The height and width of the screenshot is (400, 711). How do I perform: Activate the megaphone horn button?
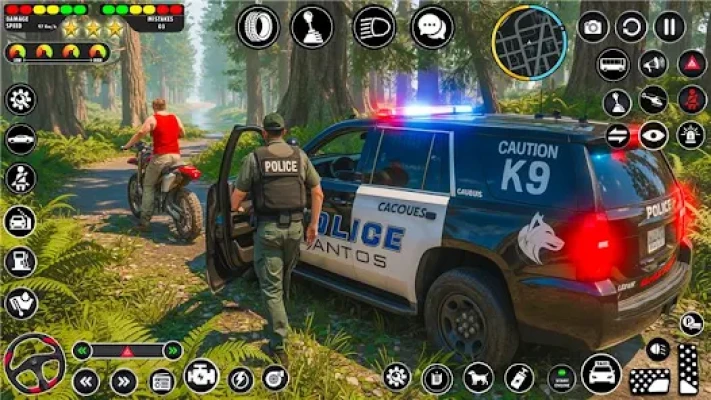(653, 64)
